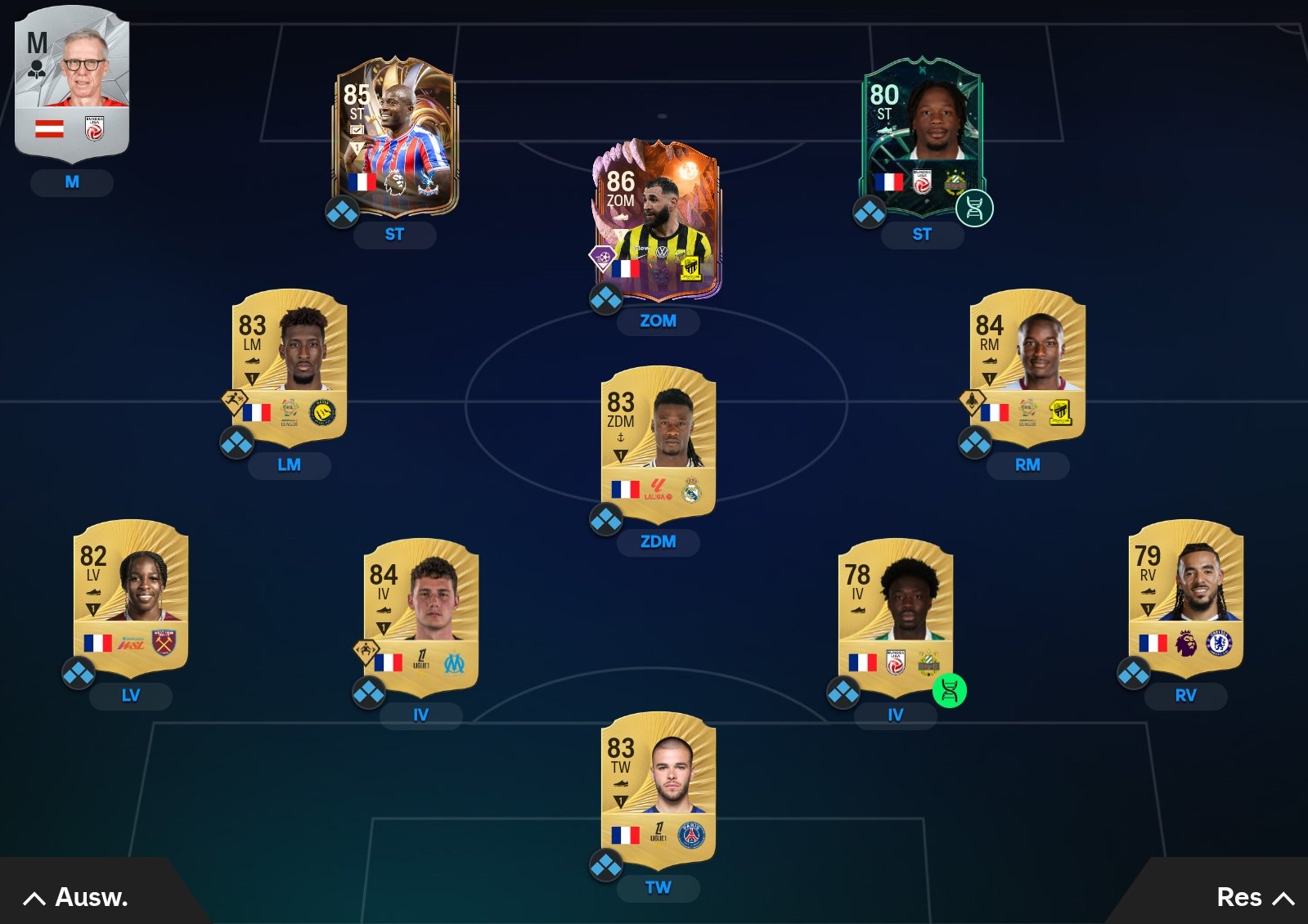Select the 80-rated green striker card
The image size is (1308, 924).
click(922, 137)
